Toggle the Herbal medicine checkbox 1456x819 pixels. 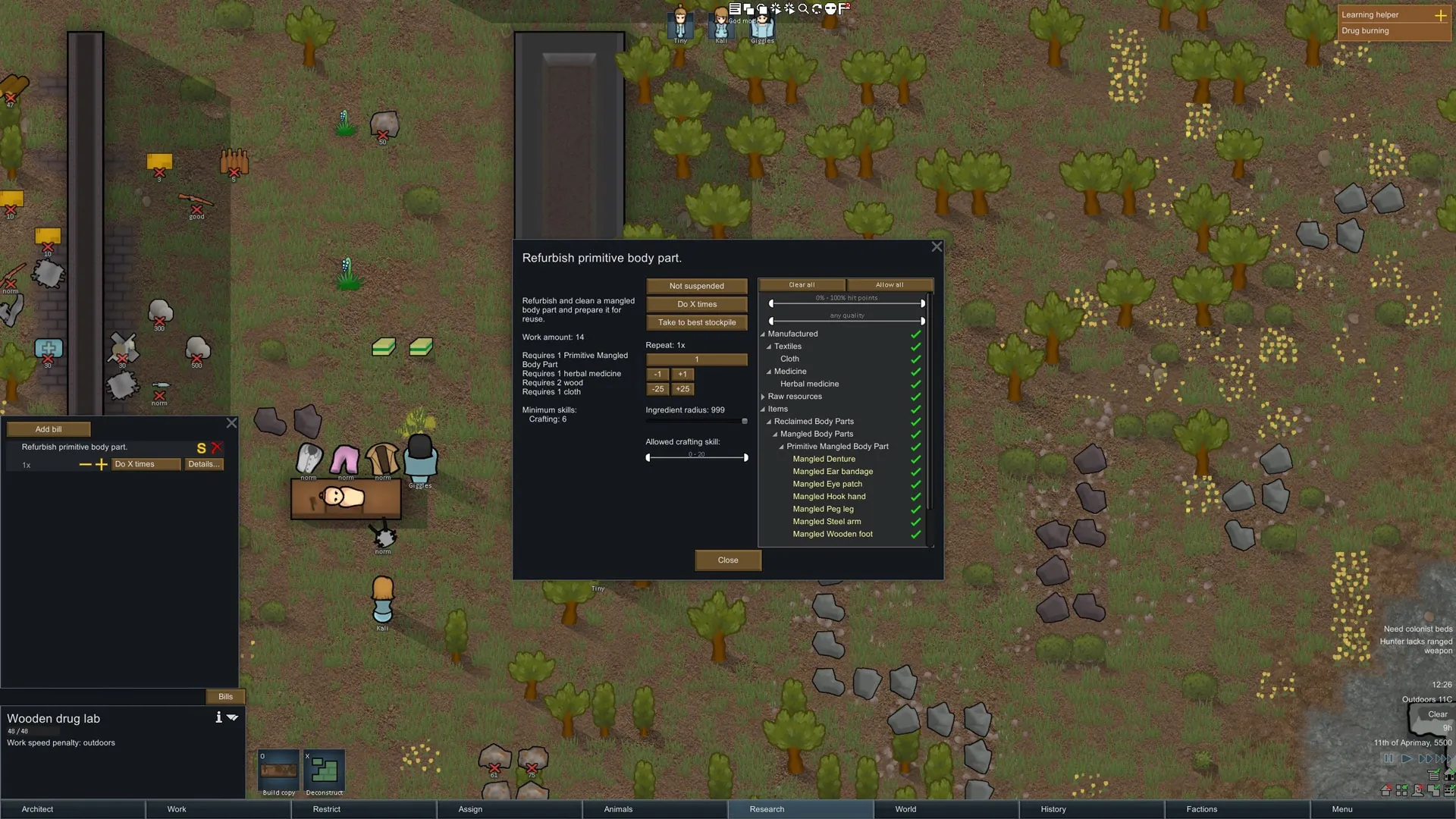pyautogui.click(x=915, y=384)
